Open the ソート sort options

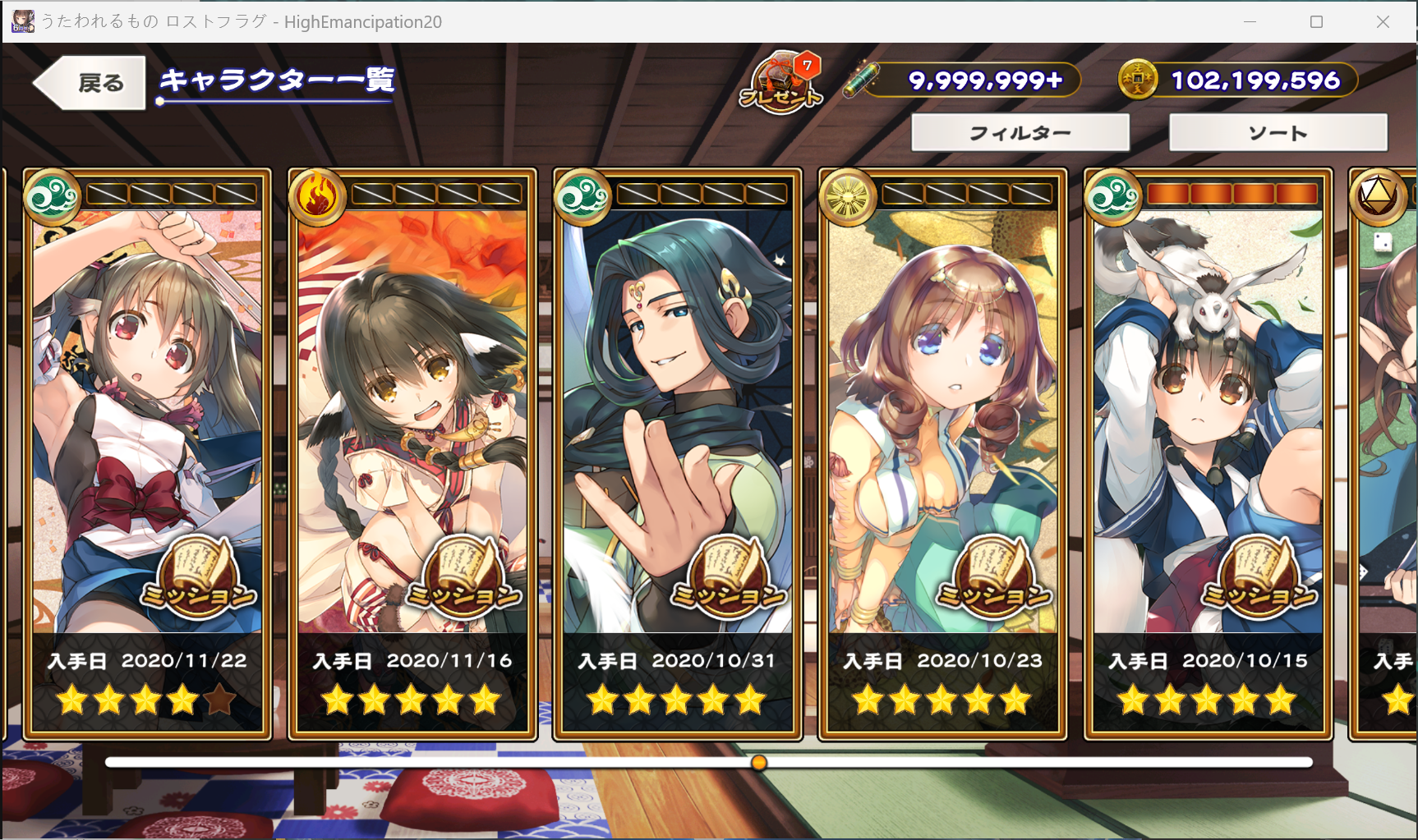click(x=1278, y=133)
